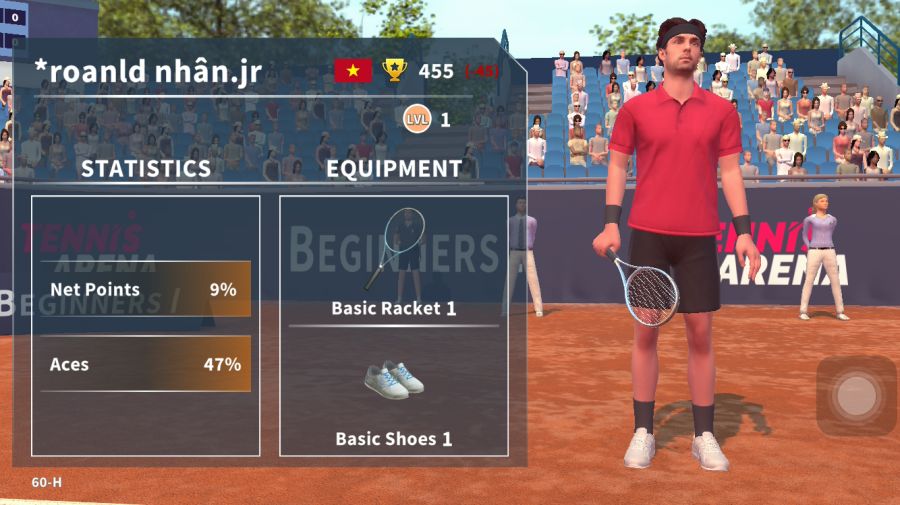
Task: Click the orange LVL badge
Action: pos(417,120)
